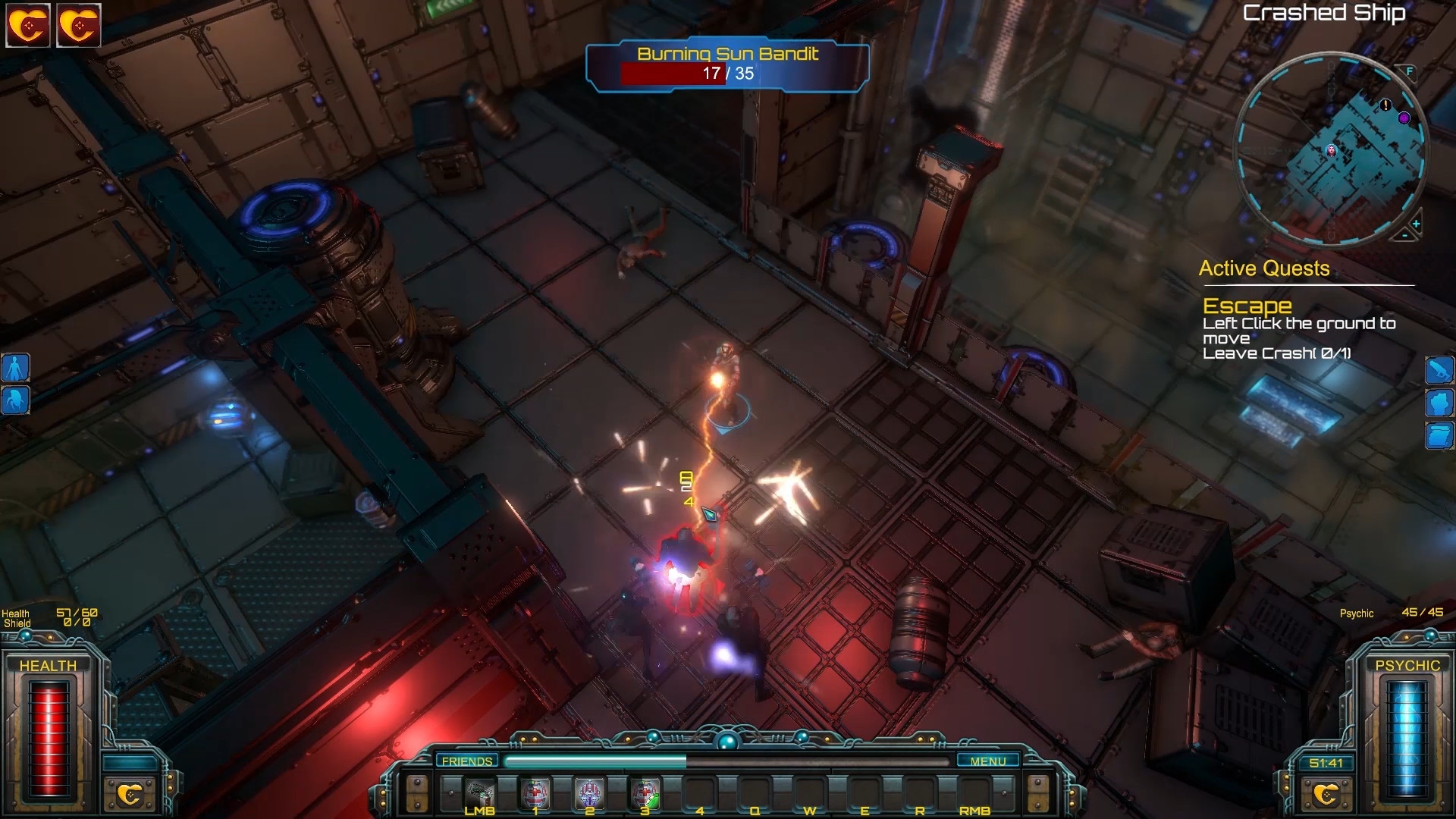1456x819 pixels.
Task: Select the Escape quest in the tracker
Action: [1247, 306]
